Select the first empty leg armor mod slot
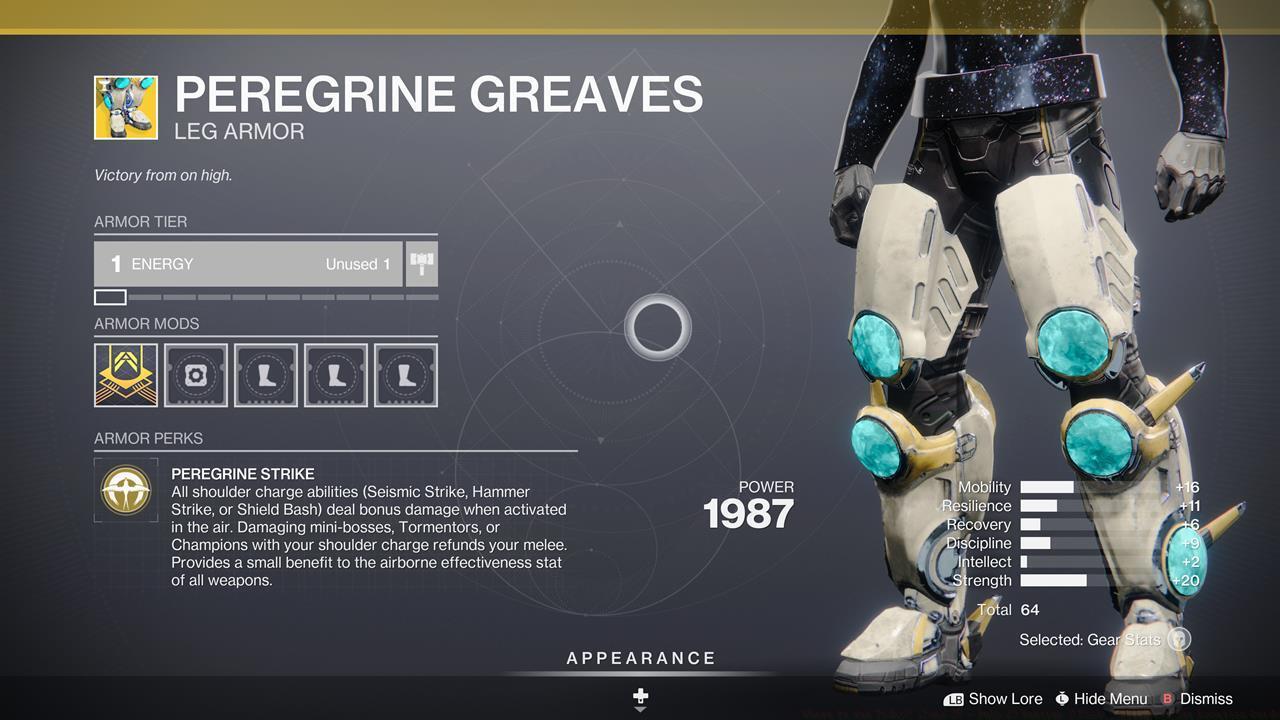Viewport: 1280px width, 720px height. [266, 375]
